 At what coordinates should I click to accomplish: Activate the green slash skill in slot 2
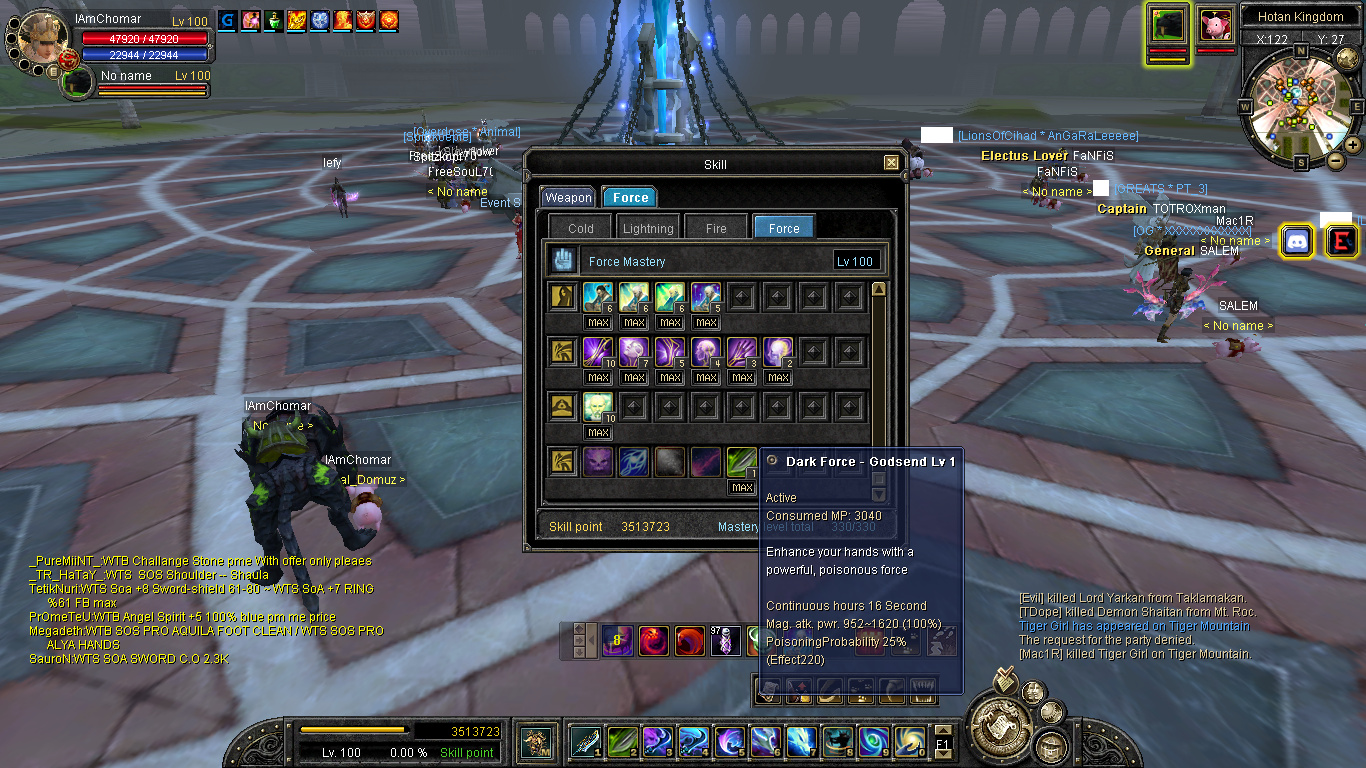(x=622, y=742)
